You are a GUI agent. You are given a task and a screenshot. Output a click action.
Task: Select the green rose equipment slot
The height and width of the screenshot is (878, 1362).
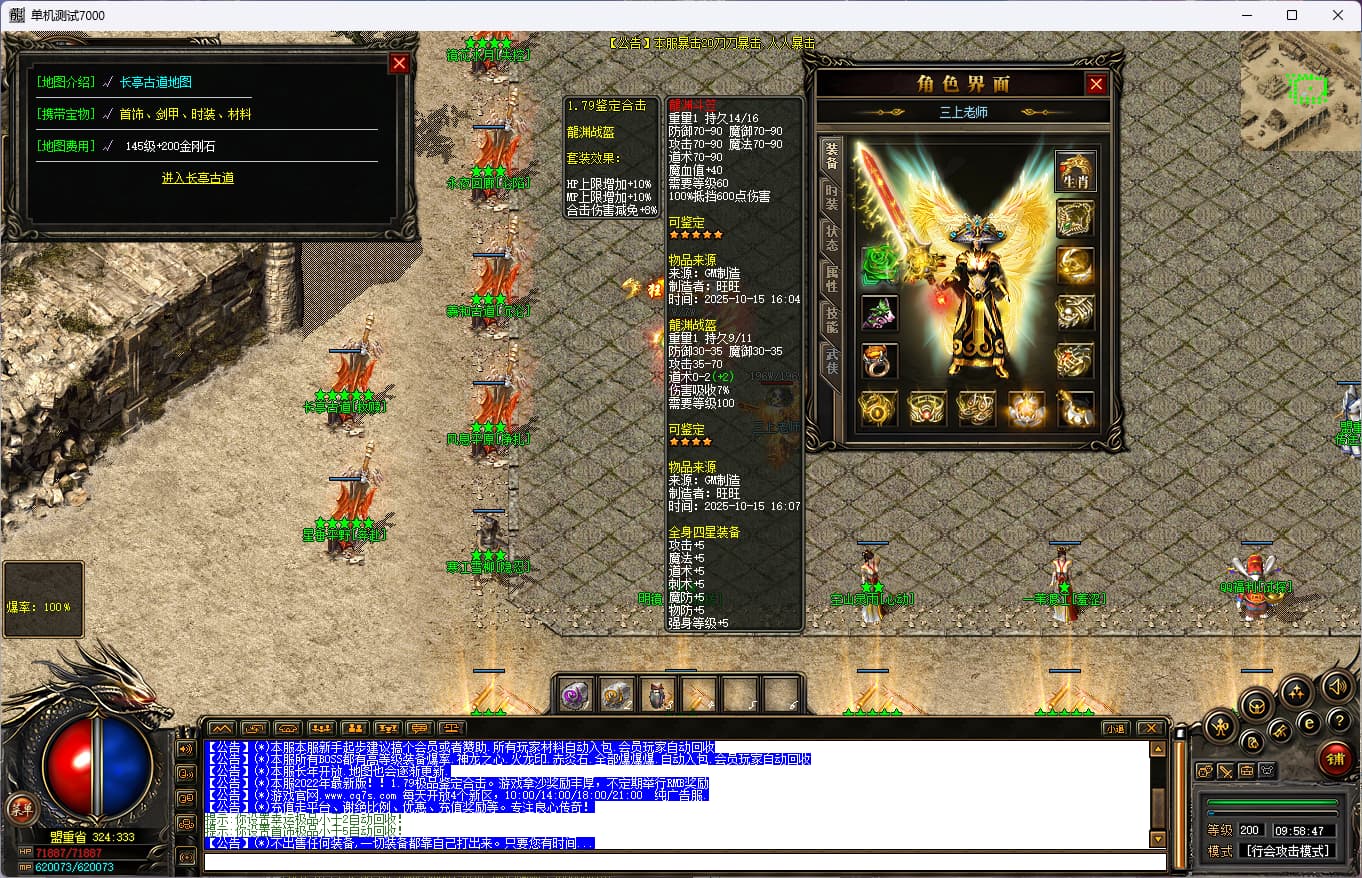(879, 266)
